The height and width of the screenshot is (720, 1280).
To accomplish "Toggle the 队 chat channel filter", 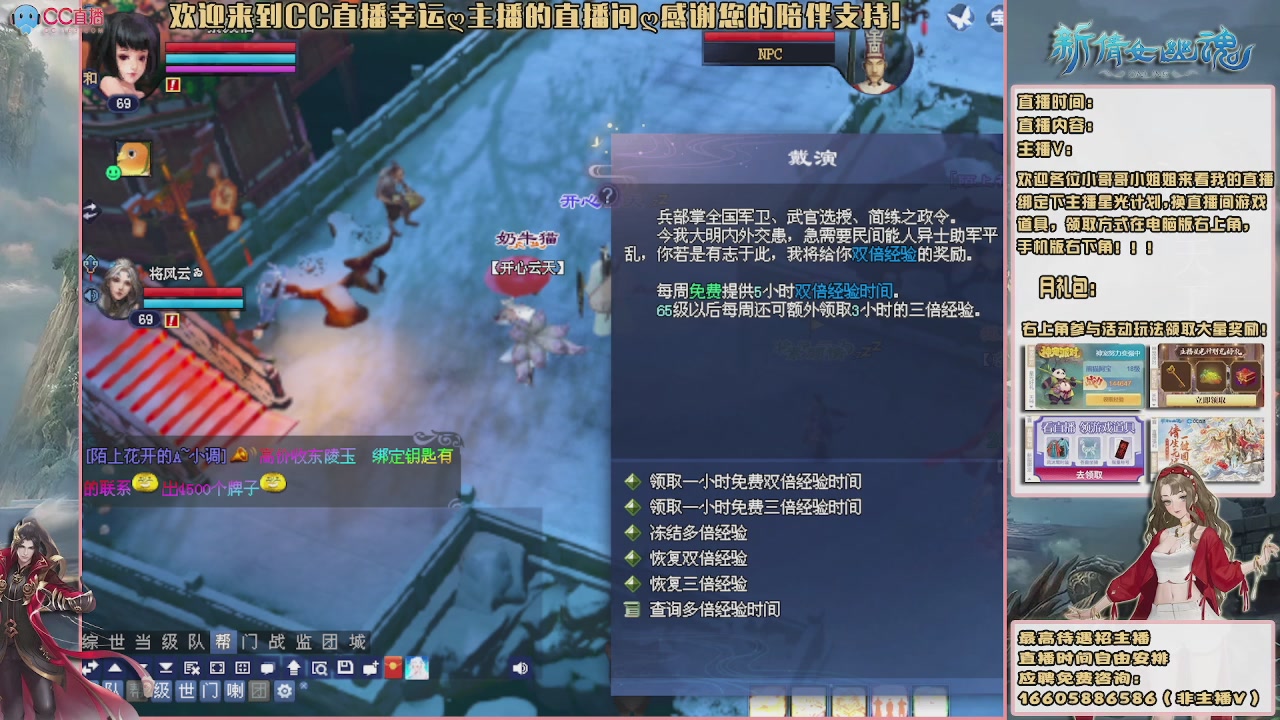I will tap(110, 691).
